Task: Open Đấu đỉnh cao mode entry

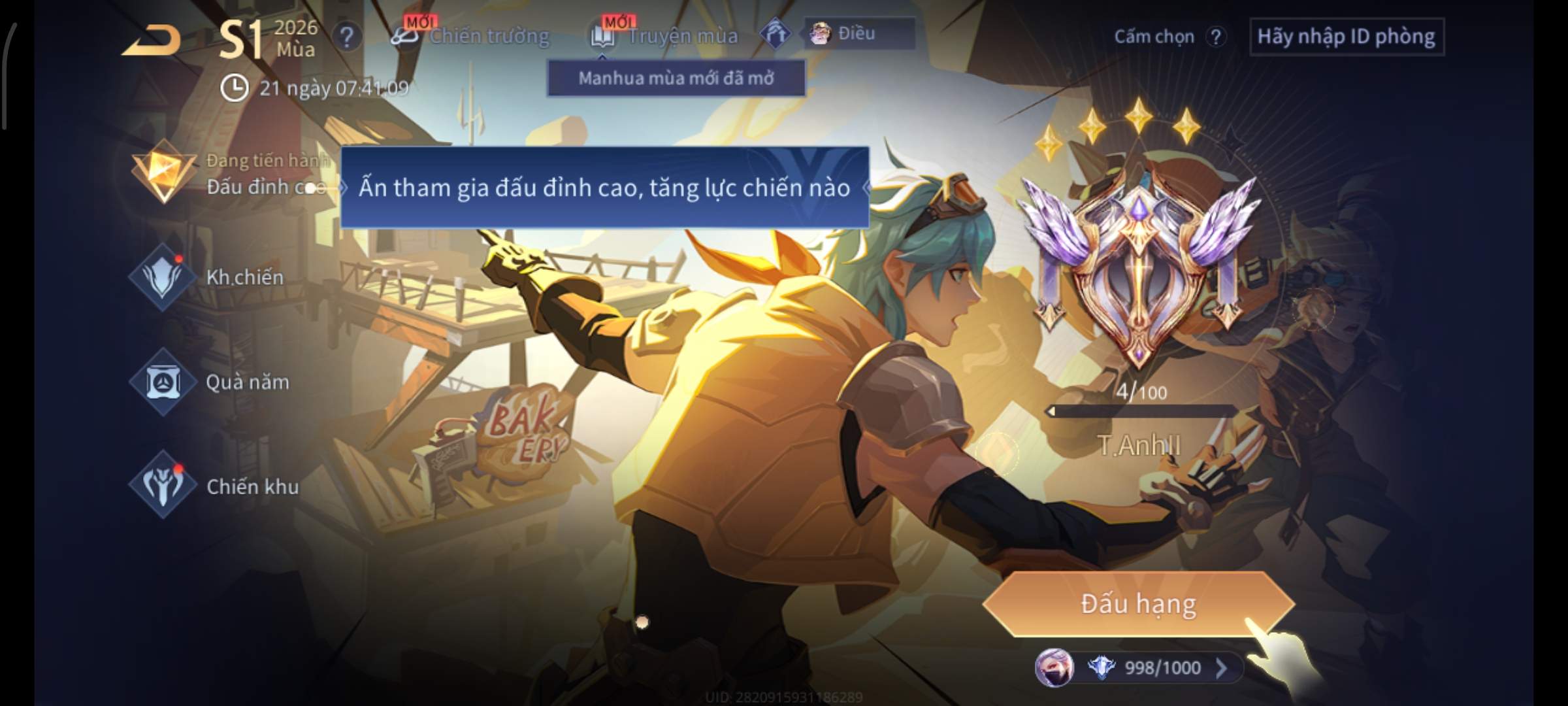Action: [229, 174]
